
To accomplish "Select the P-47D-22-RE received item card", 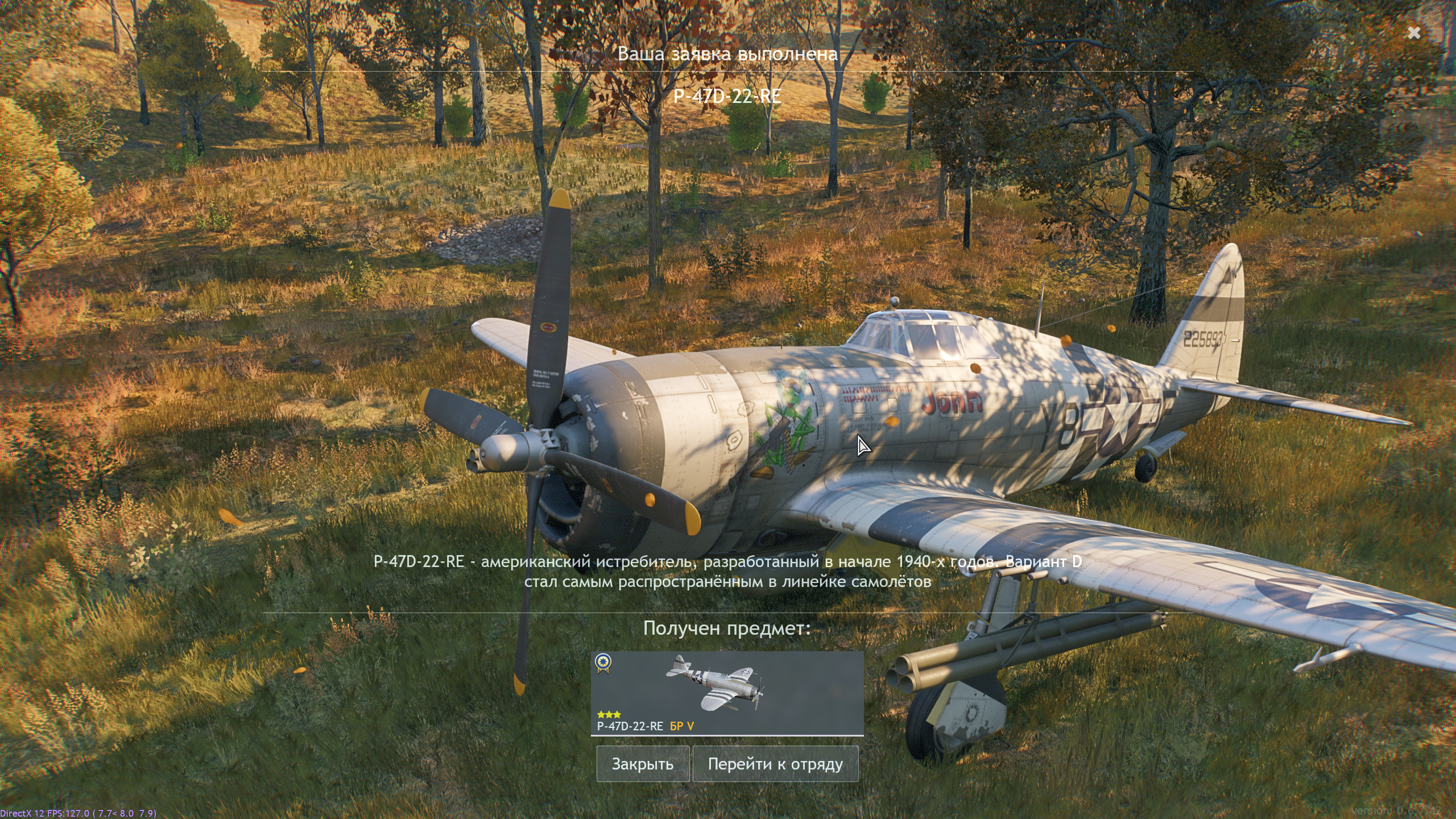I will click(727, 693).
